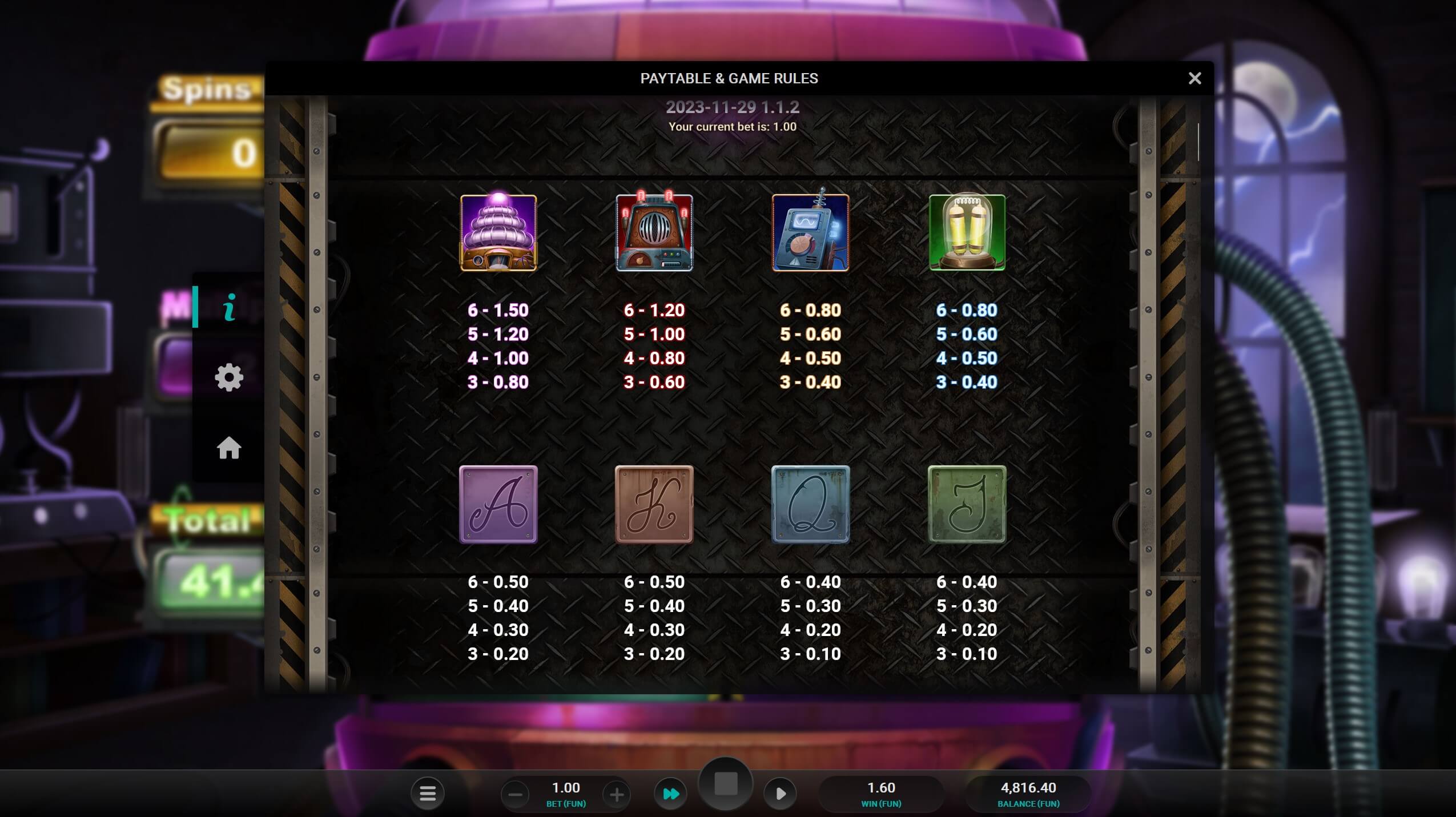
Task: Click the BET (FUN) amount field
Action: coord(566,788)
